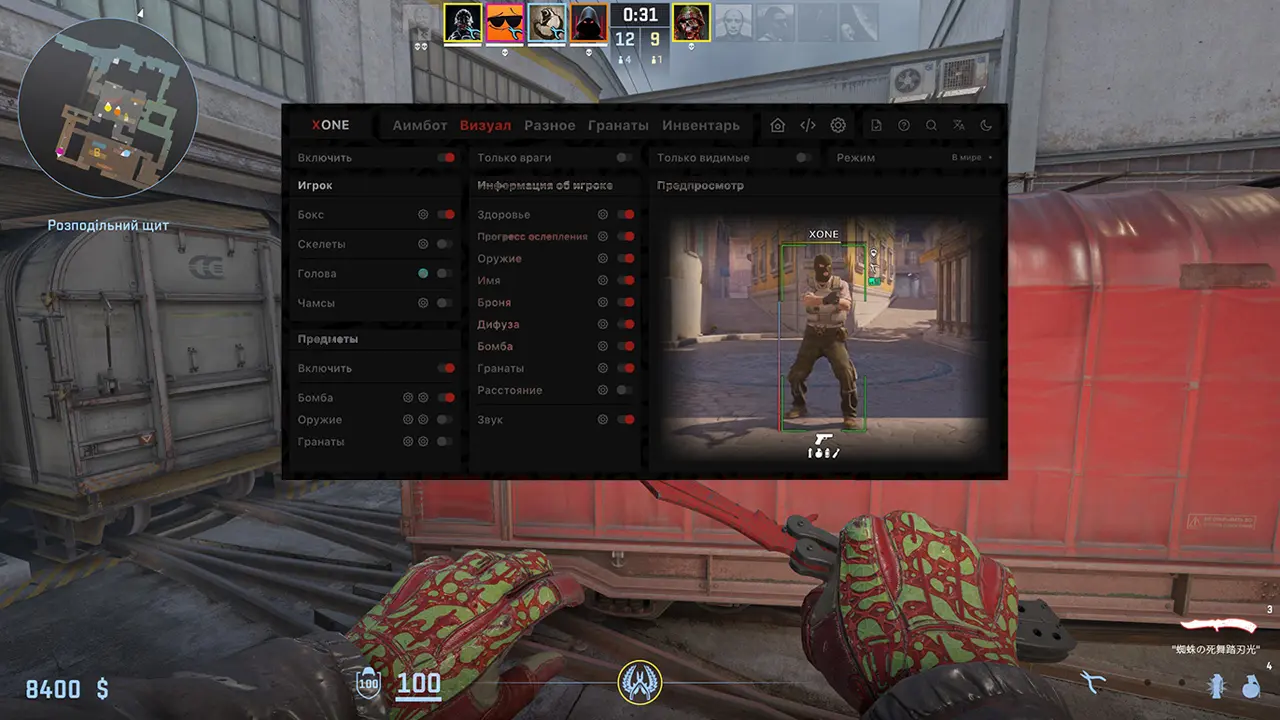Open the Режим dropdown showing В мире
This screenshot has height=720, width=1280.
tap(972, 157)
